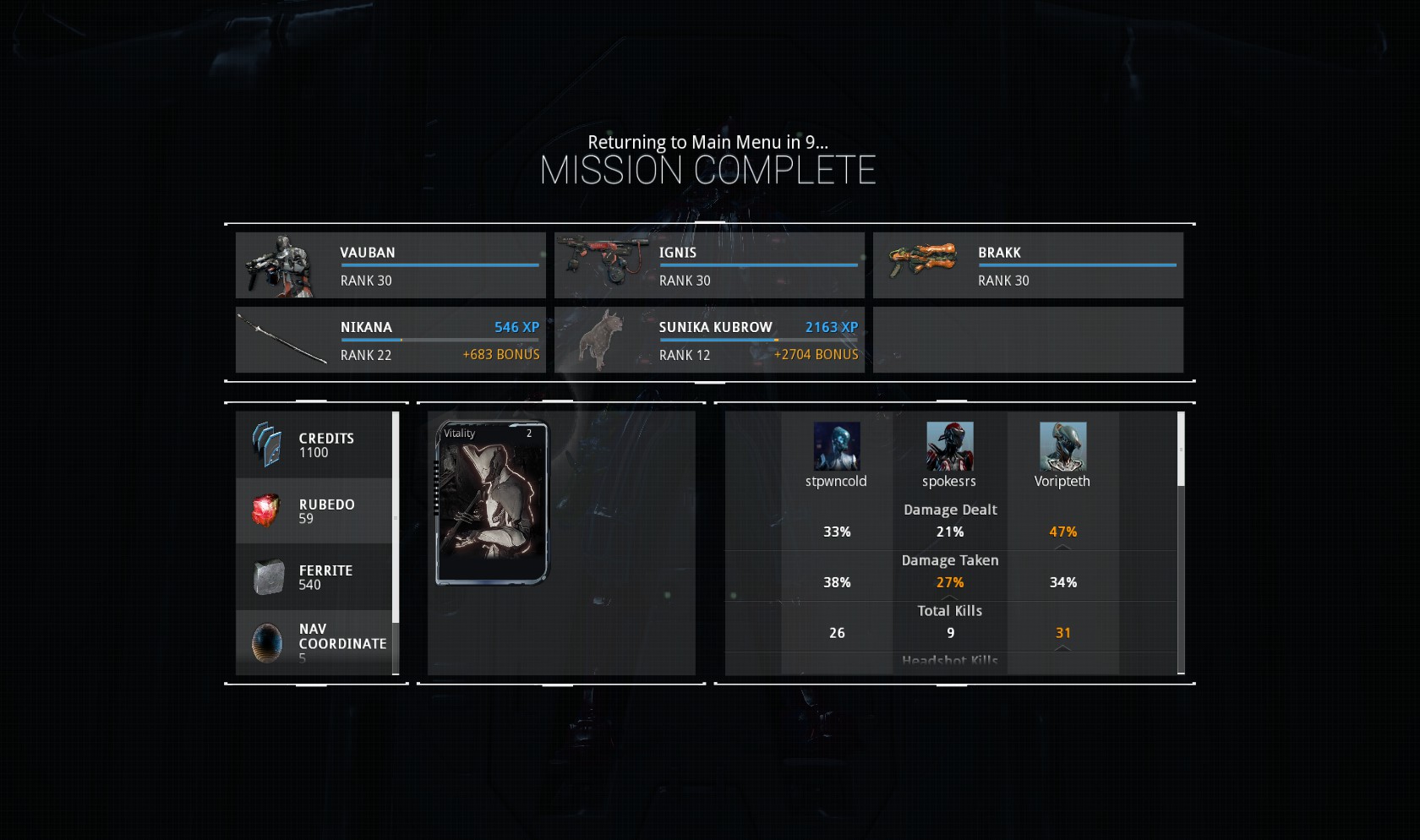Click stpwncold's player avatar
Viewport: 1420px width, 840px height.
point(836,446)
